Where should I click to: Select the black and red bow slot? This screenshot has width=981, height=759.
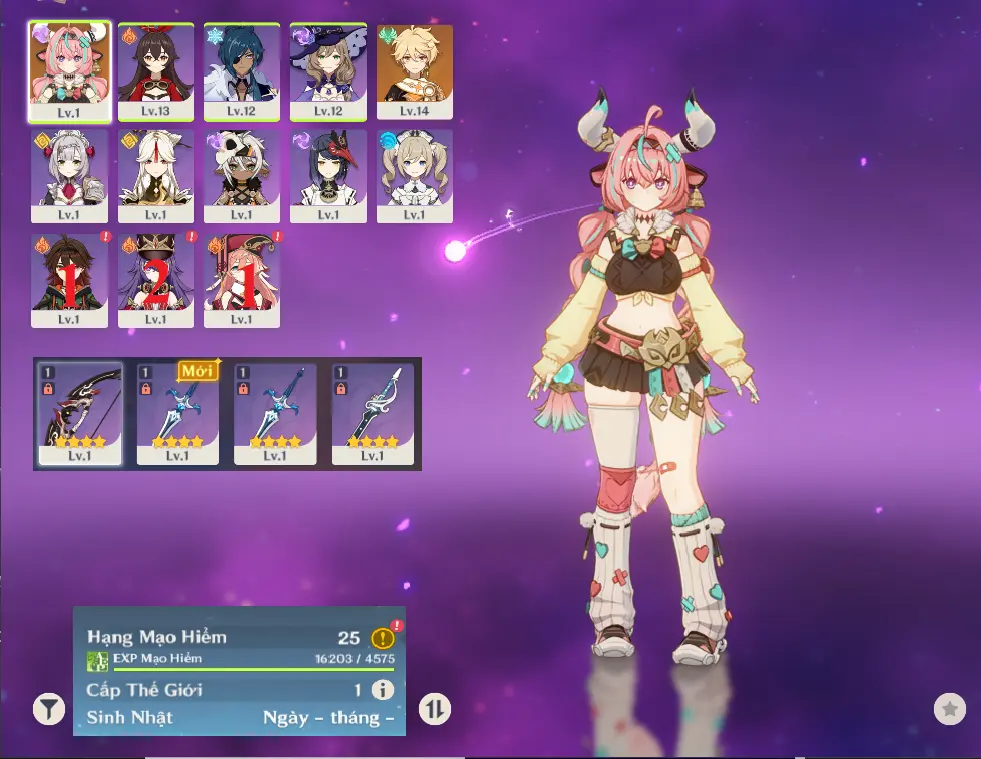coord(80,414)
